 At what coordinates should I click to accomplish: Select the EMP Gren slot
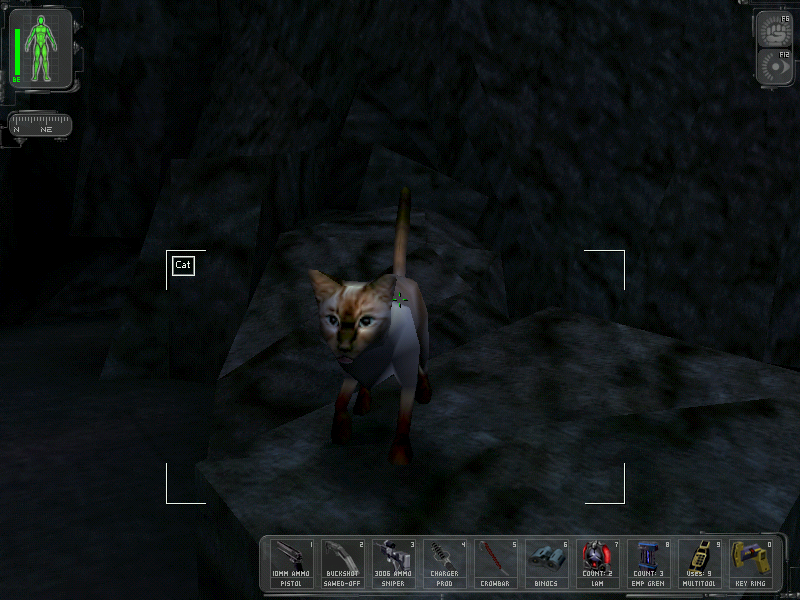point(650,564)
